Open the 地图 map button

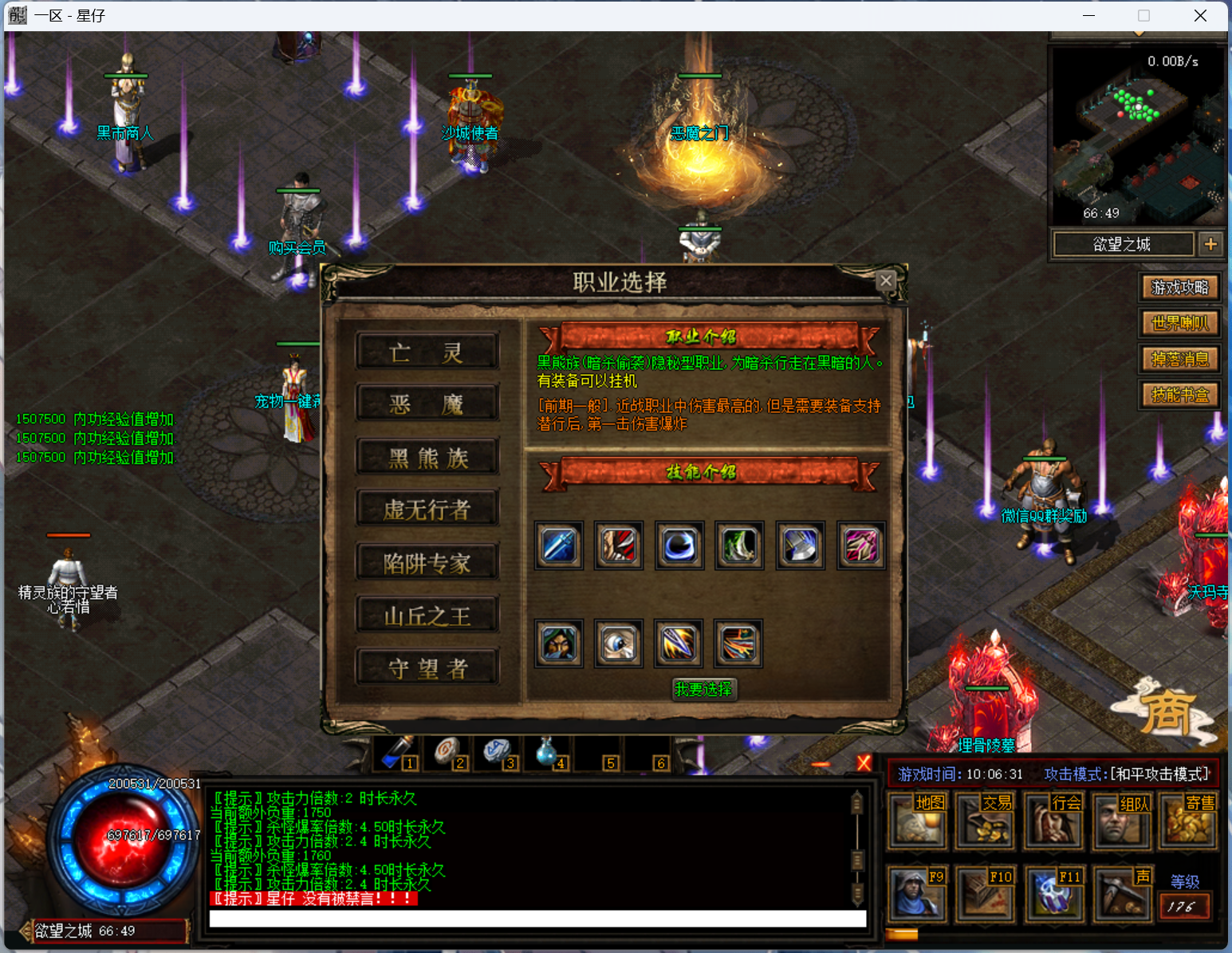pyautogui.click(x=917, y=821)
